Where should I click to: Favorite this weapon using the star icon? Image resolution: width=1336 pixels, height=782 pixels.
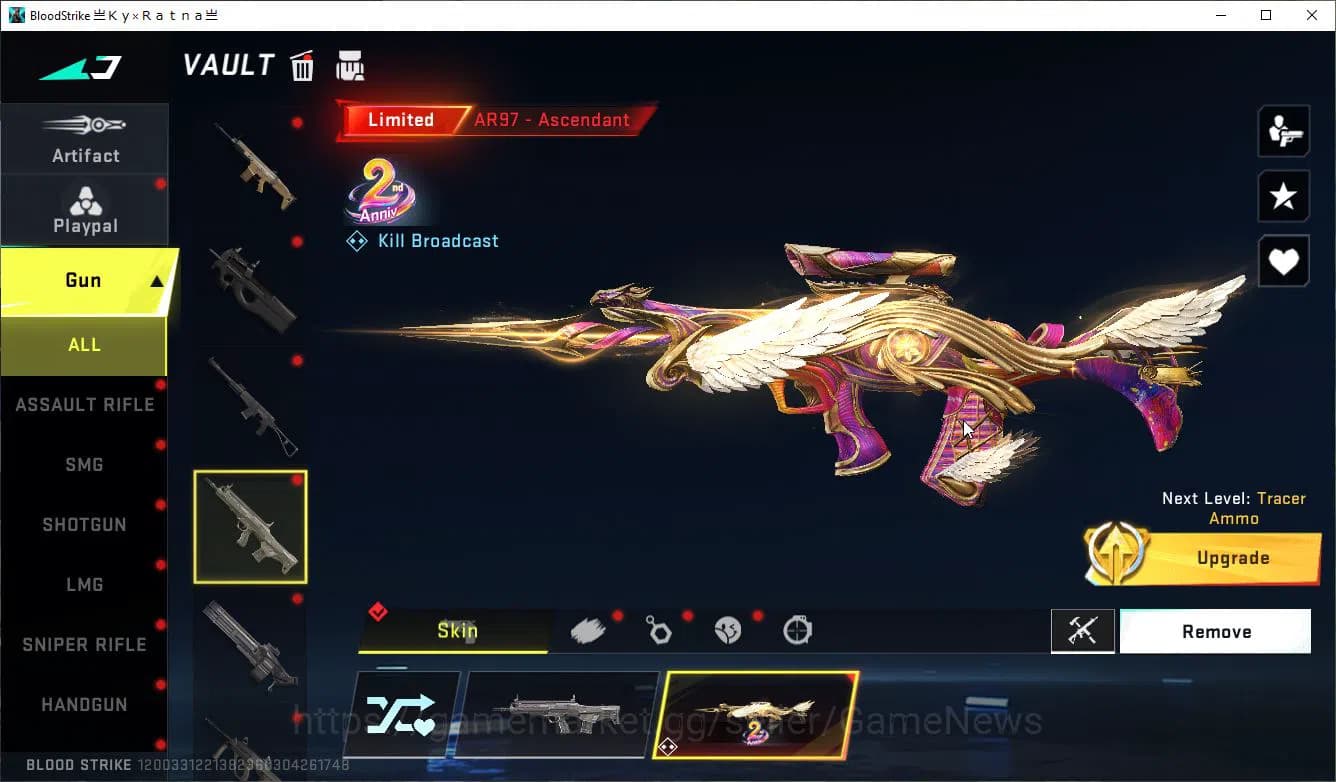point(1283,196)
